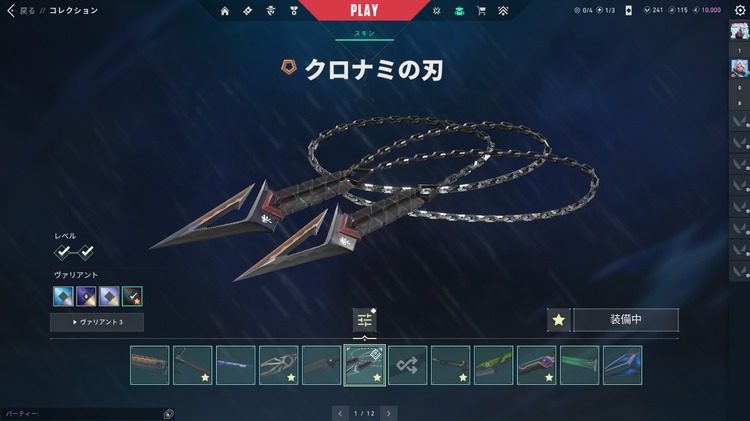Click the red PLAY button
Viewport: 750px width, 421px height.
point(364,10)
